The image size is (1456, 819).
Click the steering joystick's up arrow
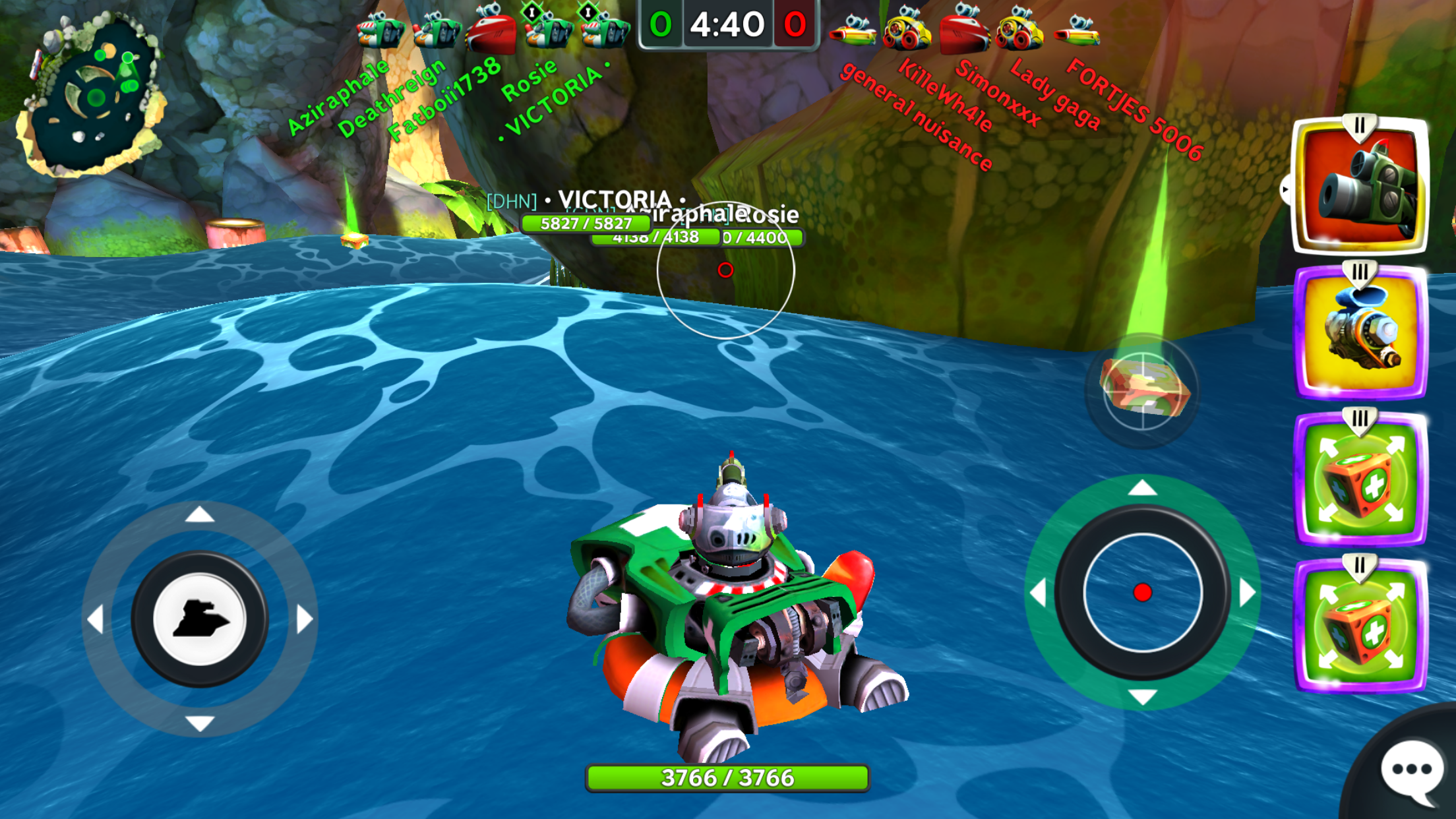pos(200,515)
